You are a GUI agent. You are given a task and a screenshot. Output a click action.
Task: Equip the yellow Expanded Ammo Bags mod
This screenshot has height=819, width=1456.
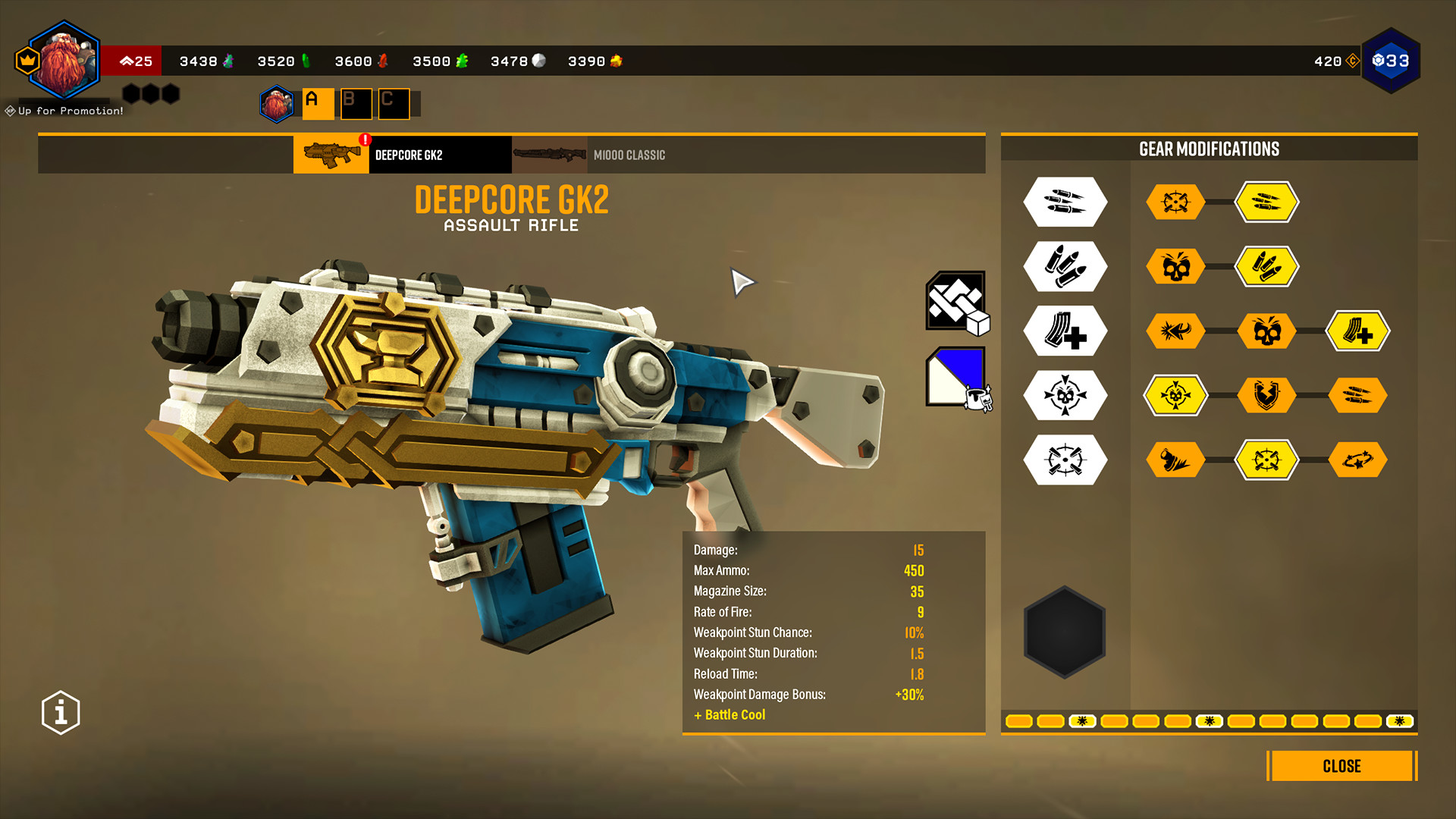click(1267, 202)
